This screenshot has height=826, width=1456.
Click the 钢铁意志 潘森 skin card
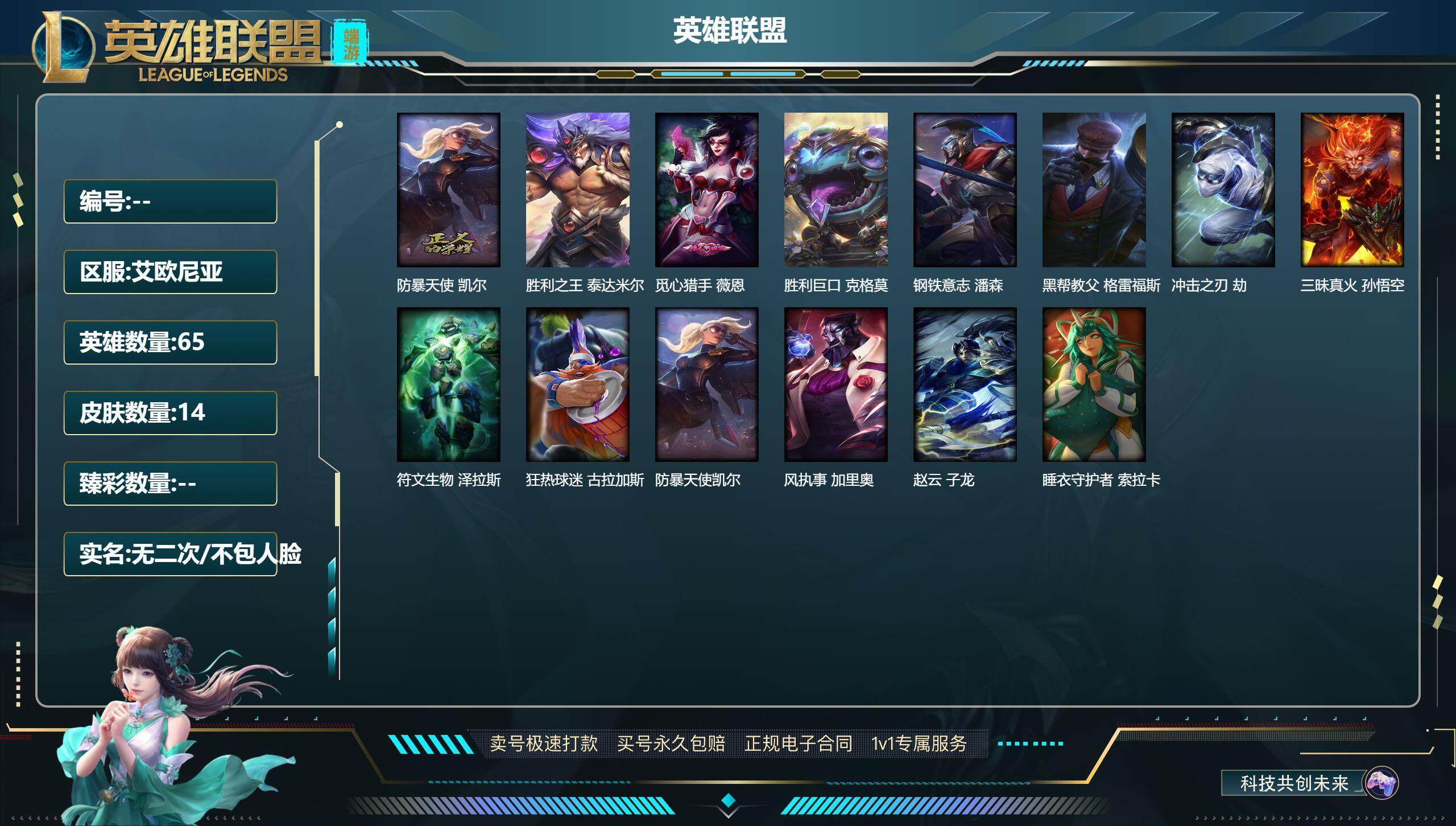[x=965, y=190]
